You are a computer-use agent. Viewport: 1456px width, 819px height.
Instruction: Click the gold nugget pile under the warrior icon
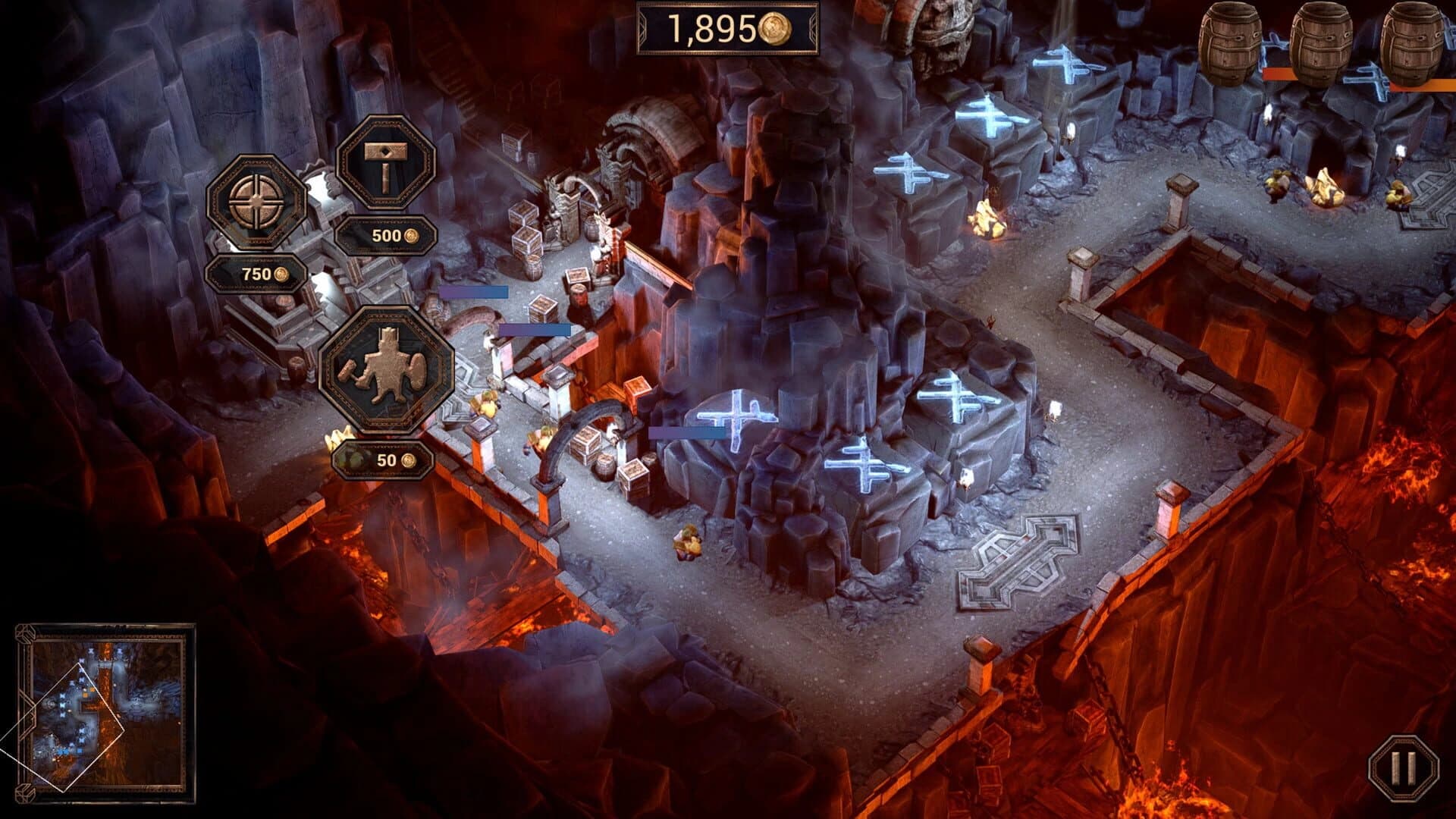[340, 438]
